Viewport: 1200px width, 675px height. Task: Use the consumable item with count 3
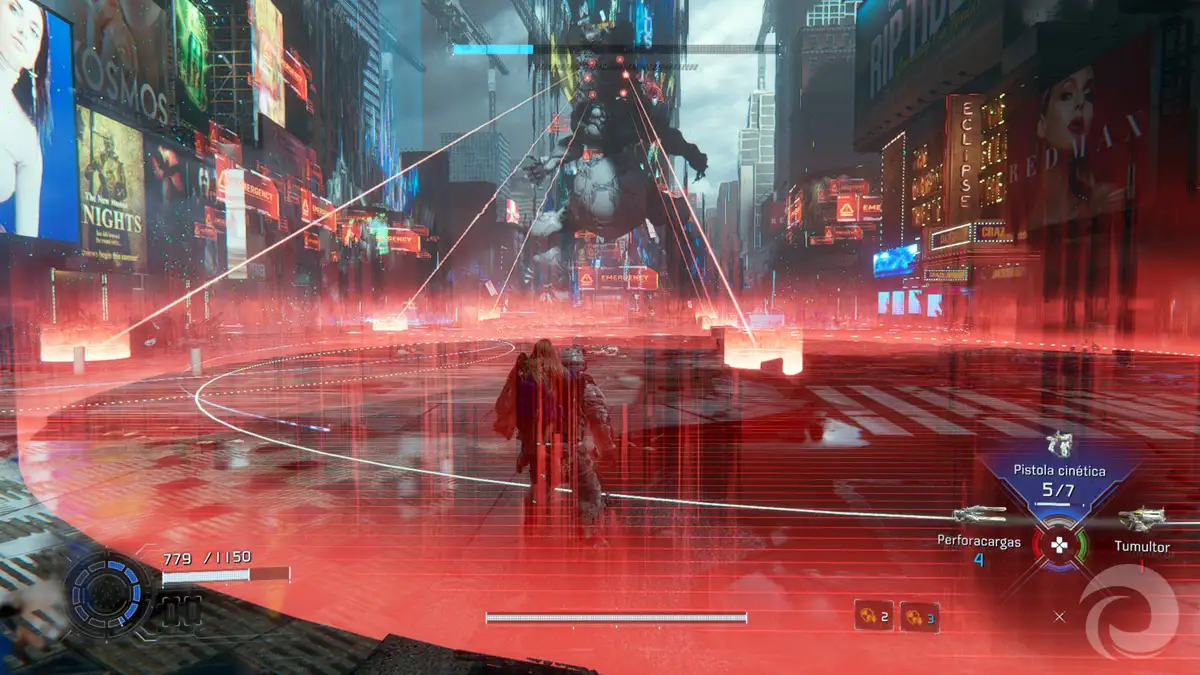[x=919, y=616]
